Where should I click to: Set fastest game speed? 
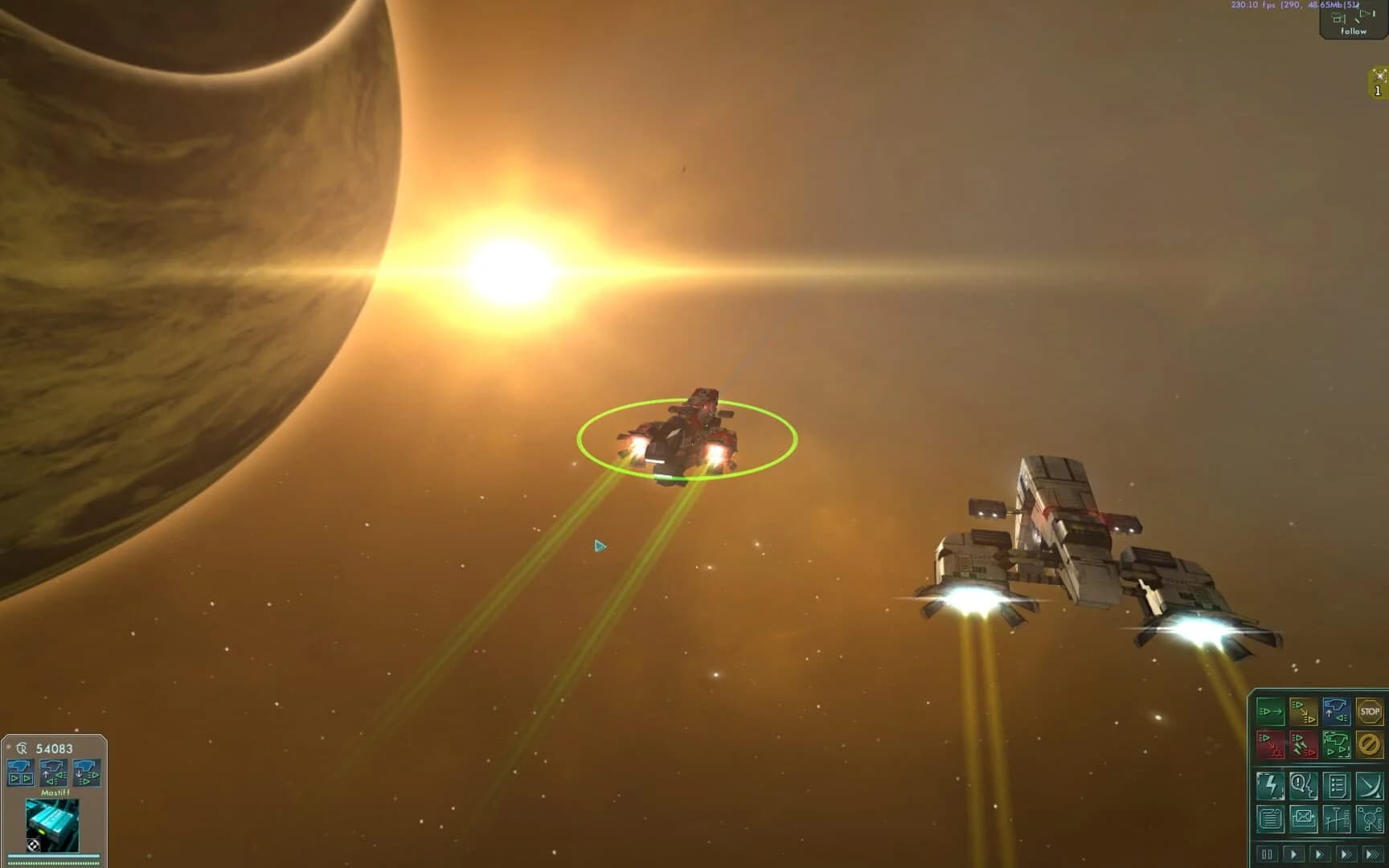pos(1372,854)
